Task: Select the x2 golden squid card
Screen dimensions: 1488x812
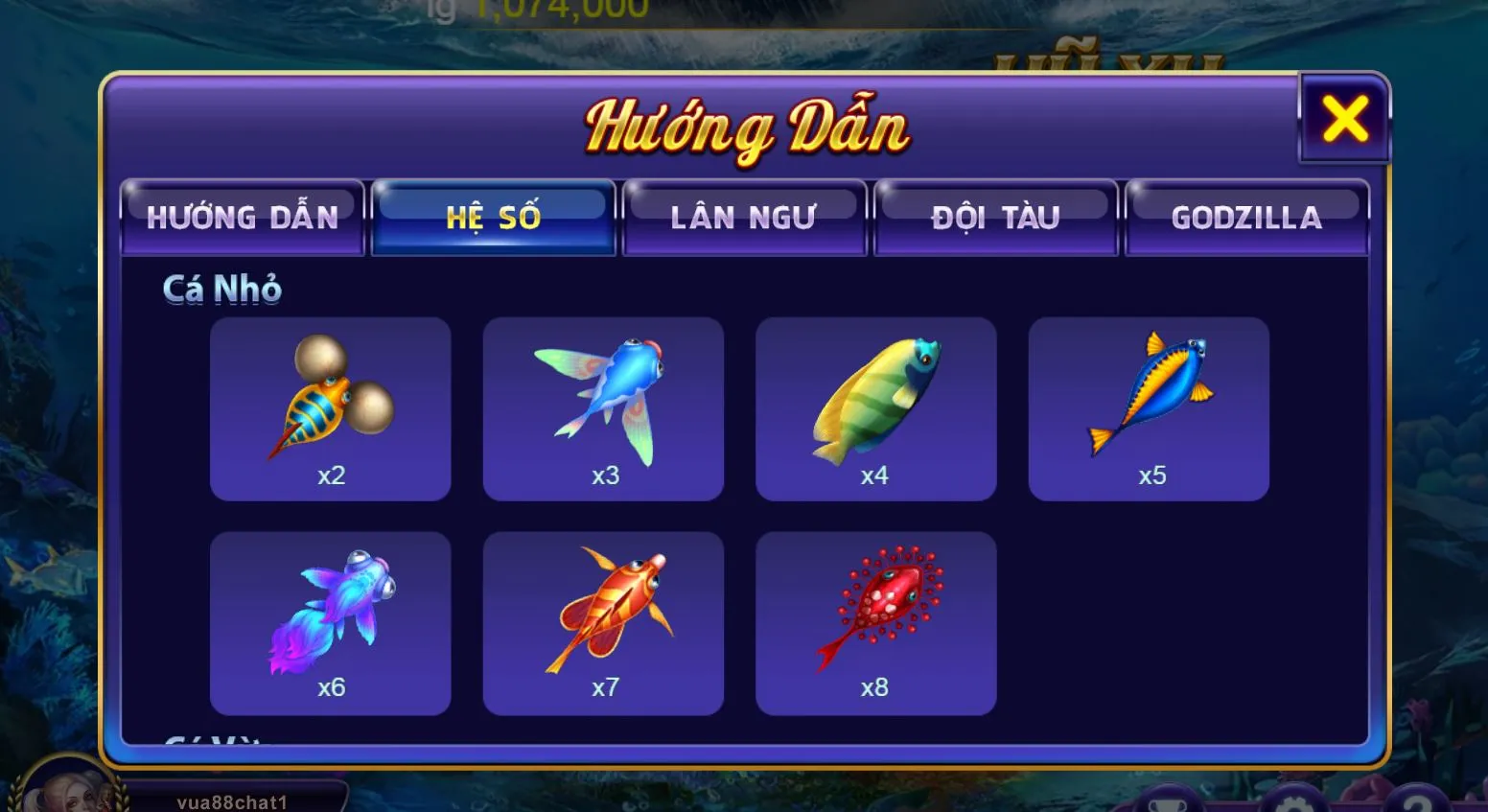Action: (x=330, y=407)
